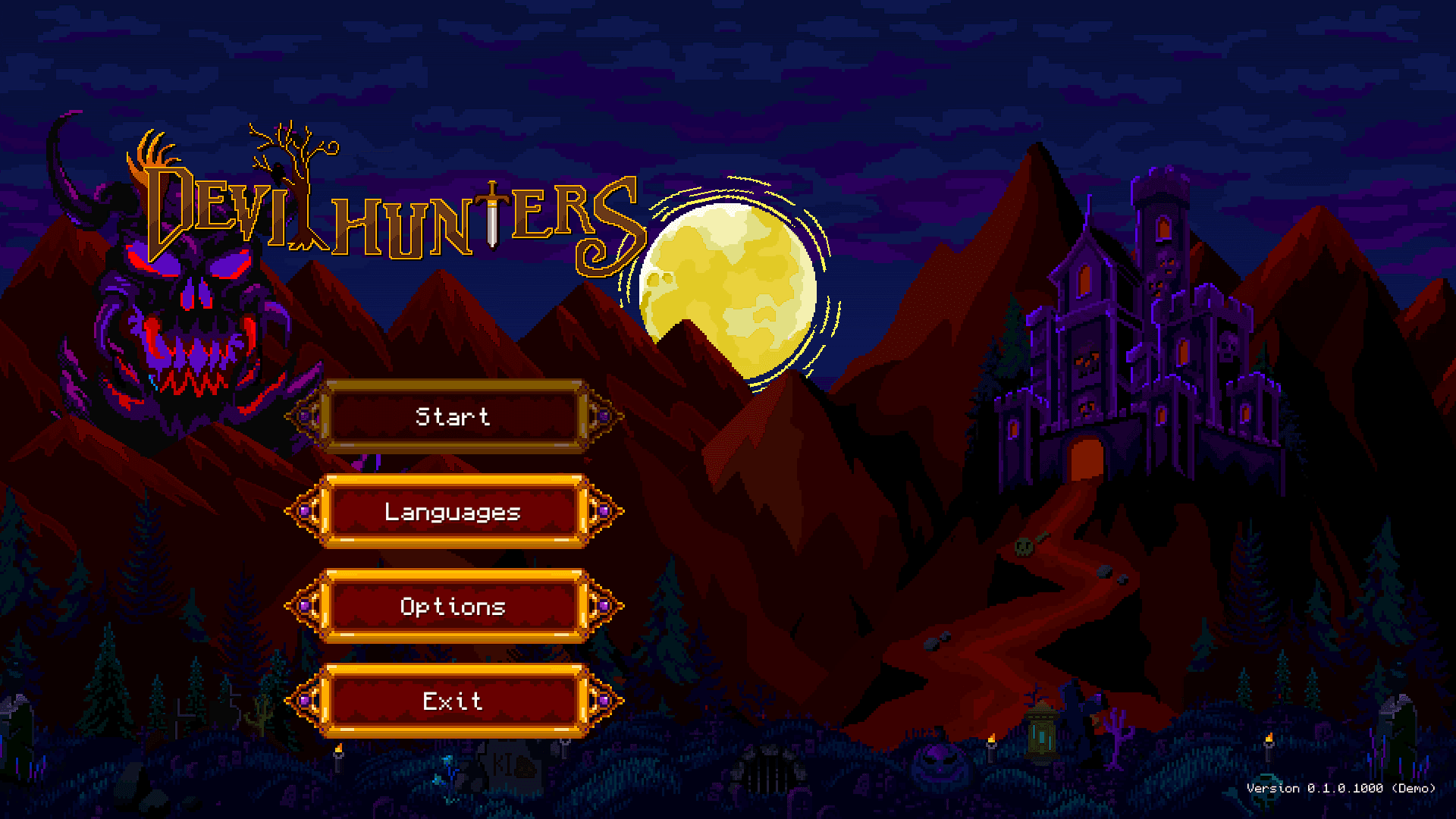Click the purple gem left of the Start button
The width and height of the screenshot is (1456, 819).
click(306, 416)
